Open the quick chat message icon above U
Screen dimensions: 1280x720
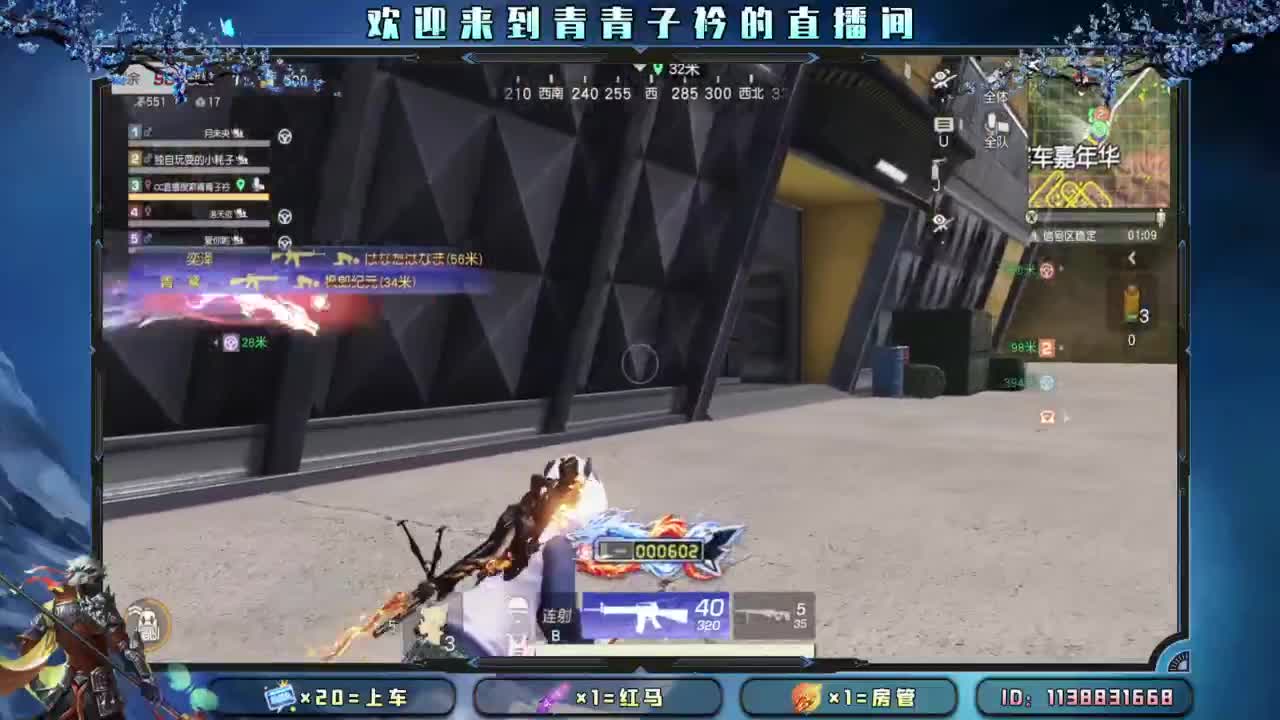point(944,124)
